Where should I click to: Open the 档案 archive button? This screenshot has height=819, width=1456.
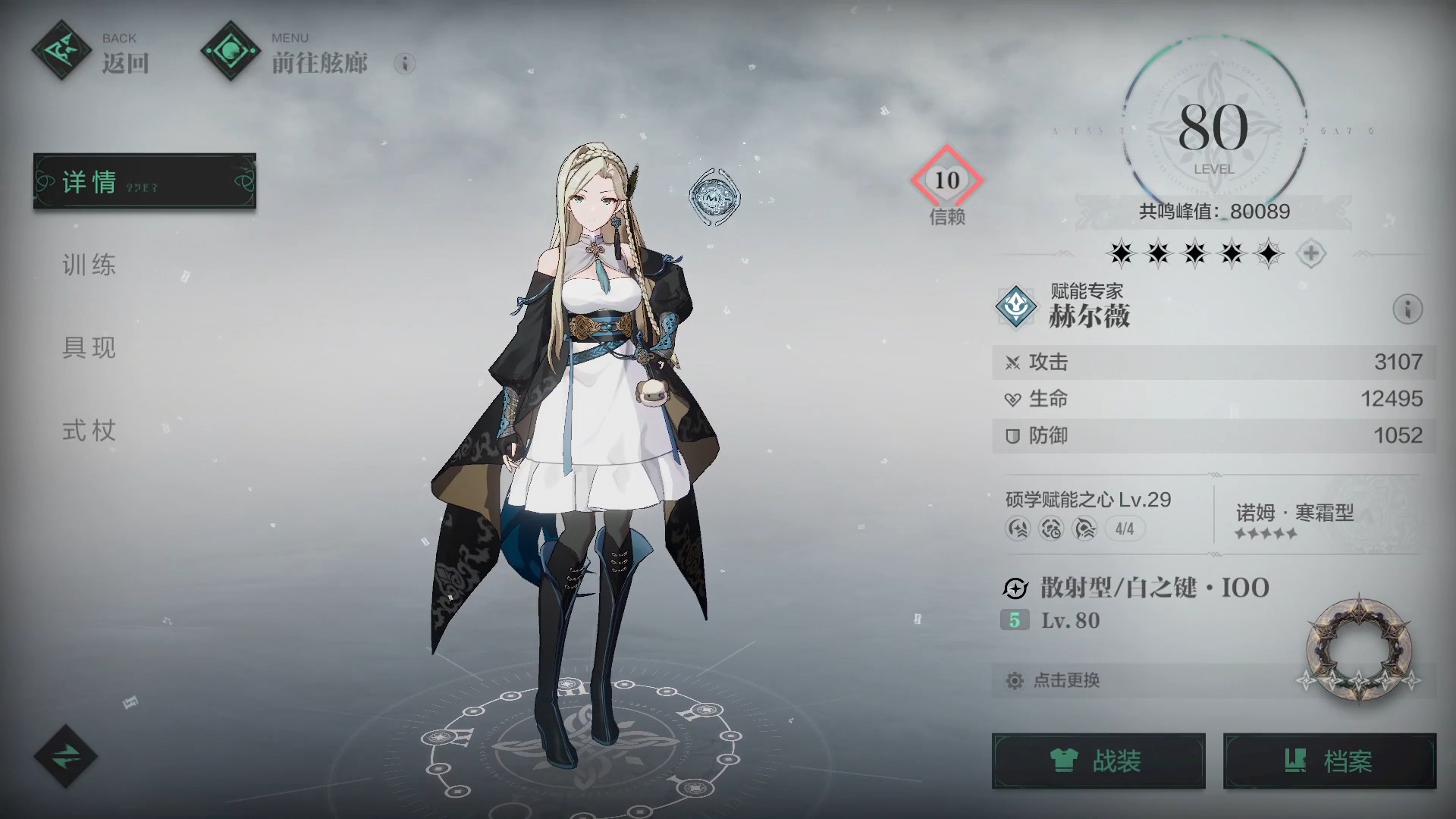pyautogui.click(x=1329, y=761)
